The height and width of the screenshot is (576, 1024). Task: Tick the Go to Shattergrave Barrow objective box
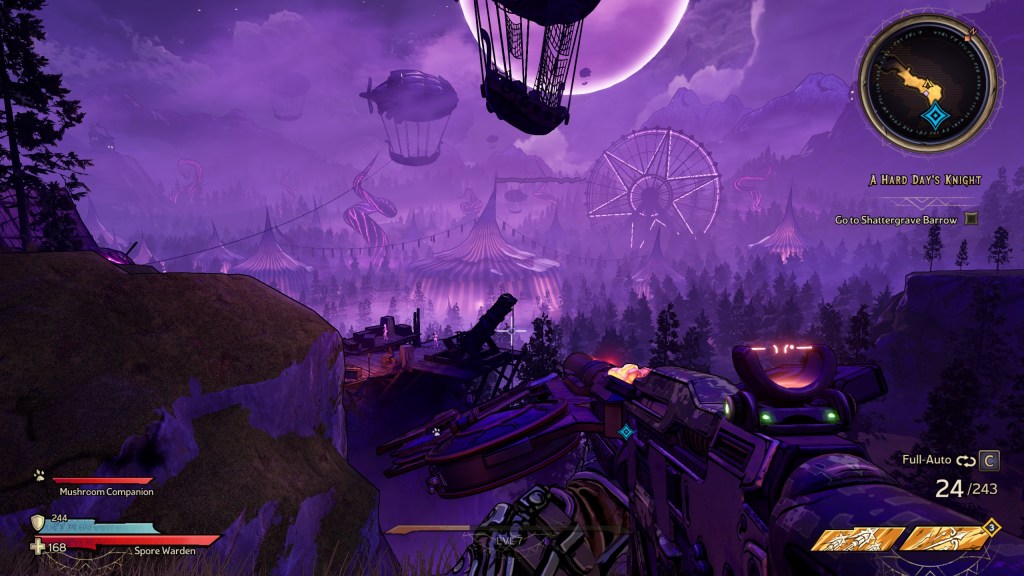pyautogui.click(x=971, y=219)
